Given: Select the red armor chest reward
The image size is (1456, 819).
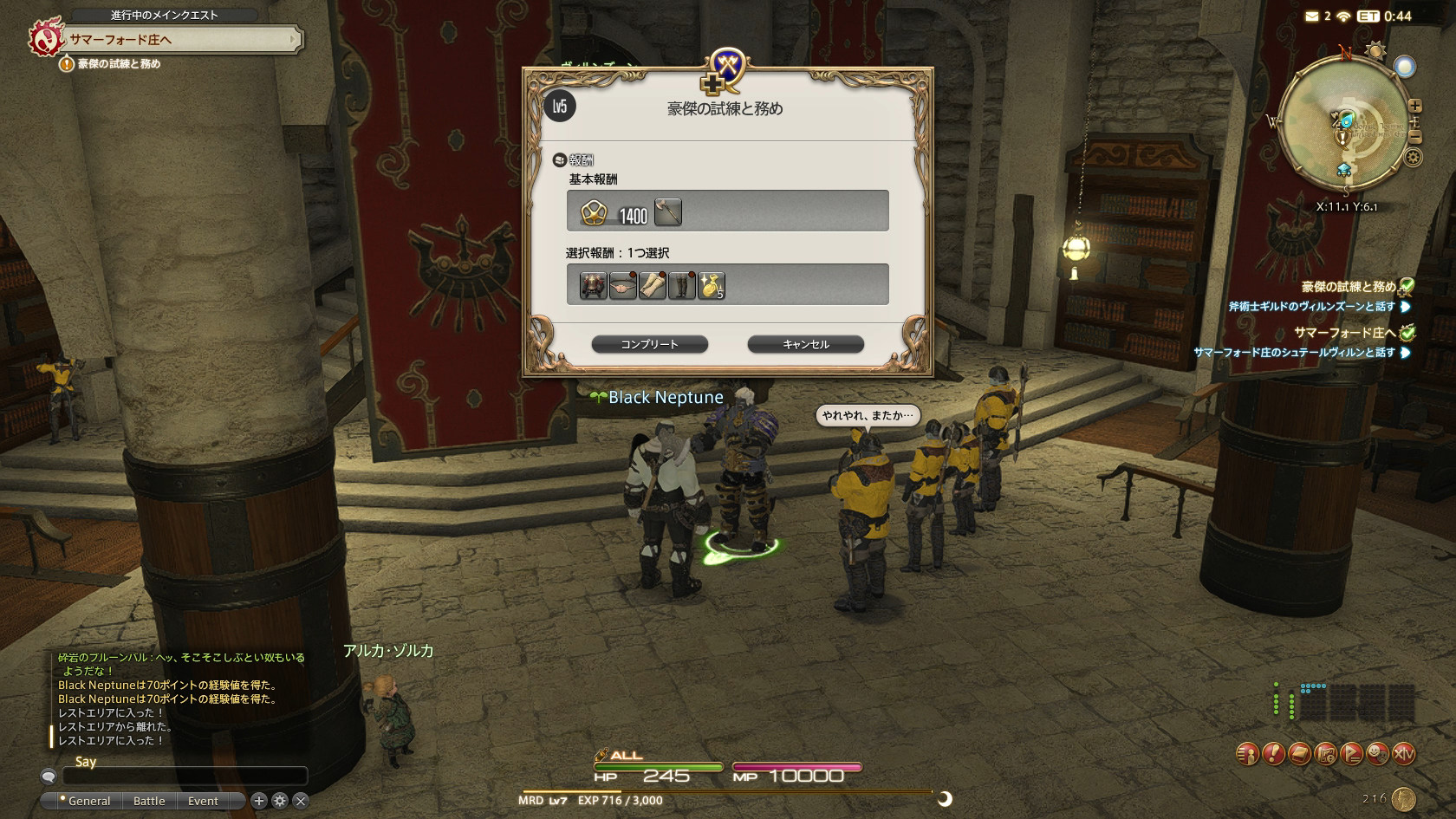Looking at the screenshot, I should (x=593, y=285).
